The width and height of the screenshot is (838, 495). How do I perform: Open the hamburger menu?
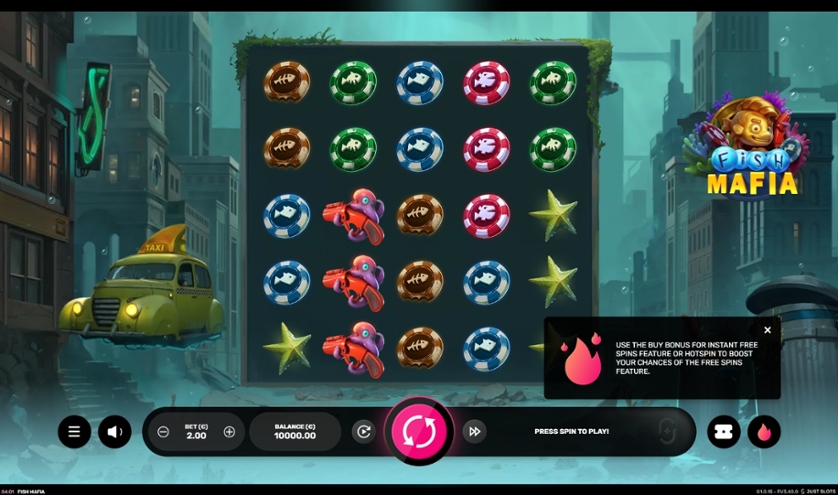click(74, 431)
